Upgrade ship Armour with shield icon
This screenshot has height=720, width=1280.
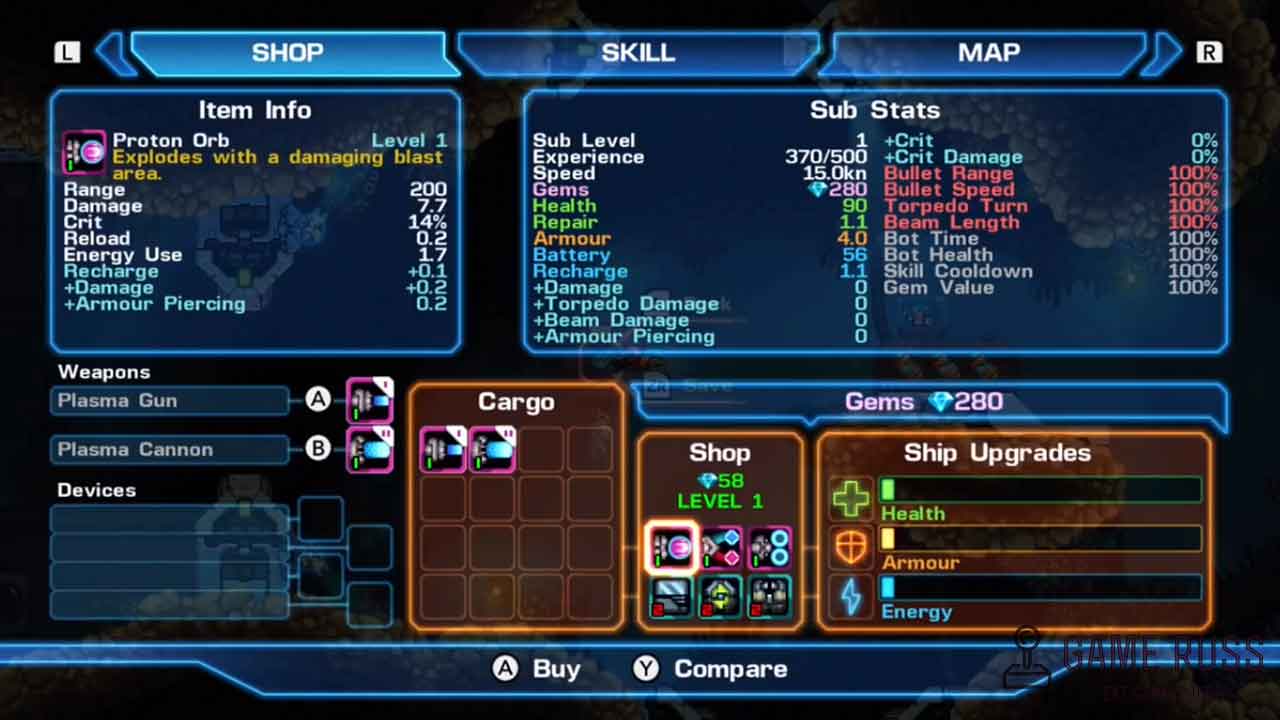click(851, 547)
